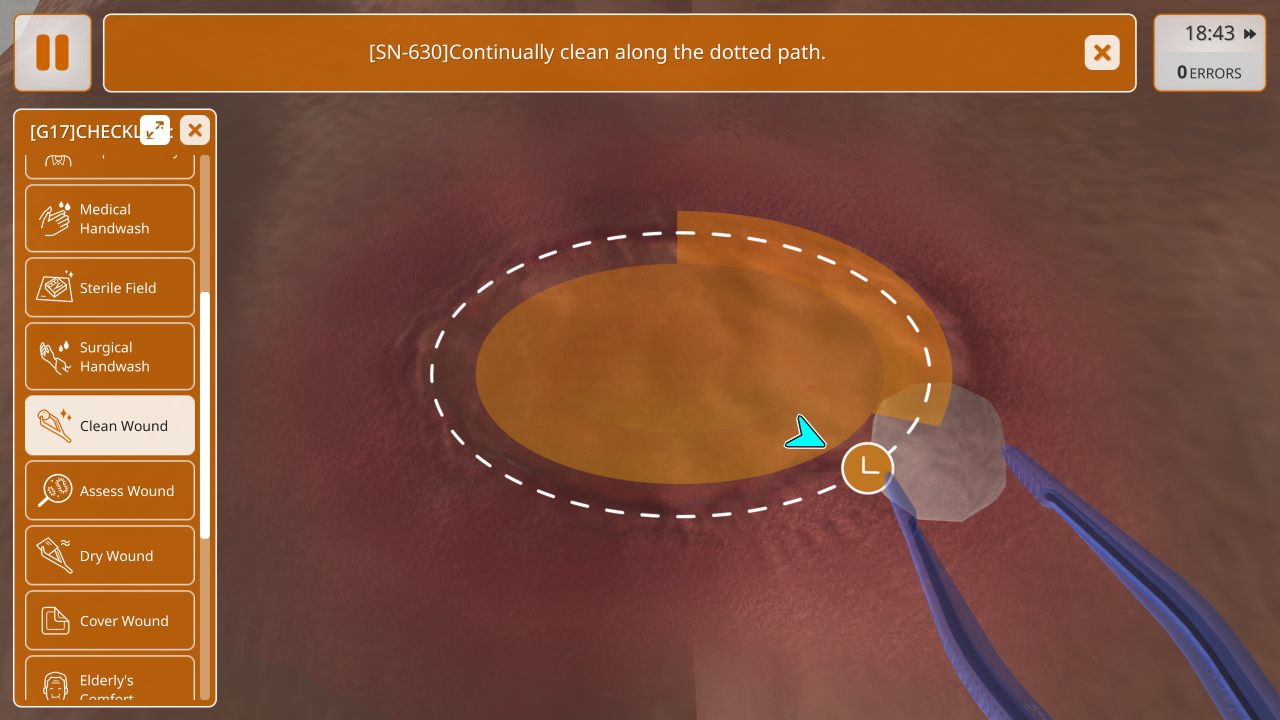
Task: Close the instruction banner
Action: coord(1102,52)
